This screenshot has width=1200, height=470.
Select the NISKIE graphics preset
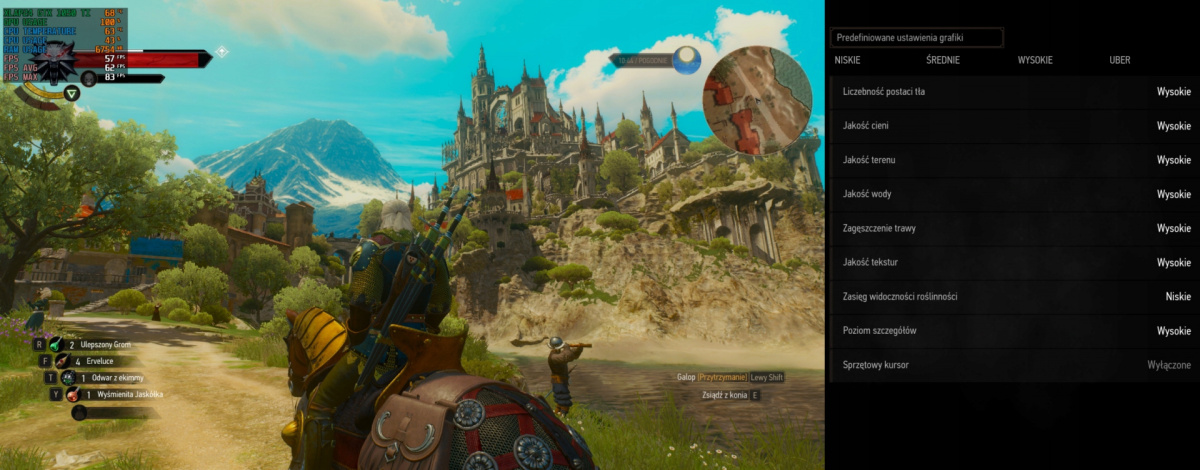point(847,60)
